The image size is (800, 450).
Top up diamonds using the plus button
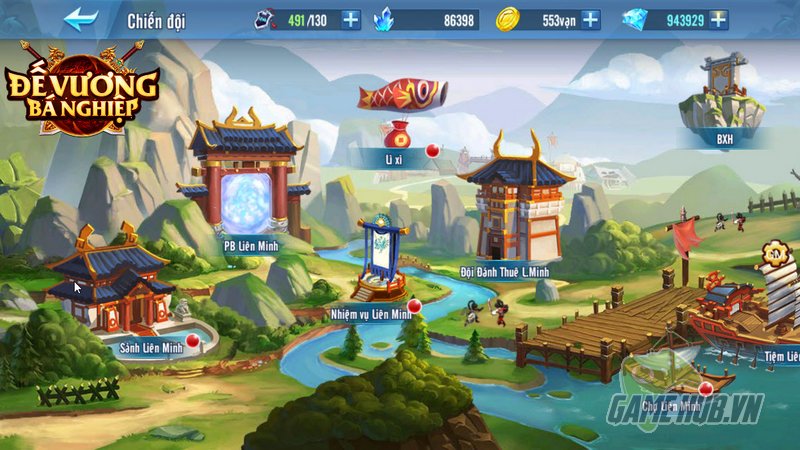click(720, 19)
